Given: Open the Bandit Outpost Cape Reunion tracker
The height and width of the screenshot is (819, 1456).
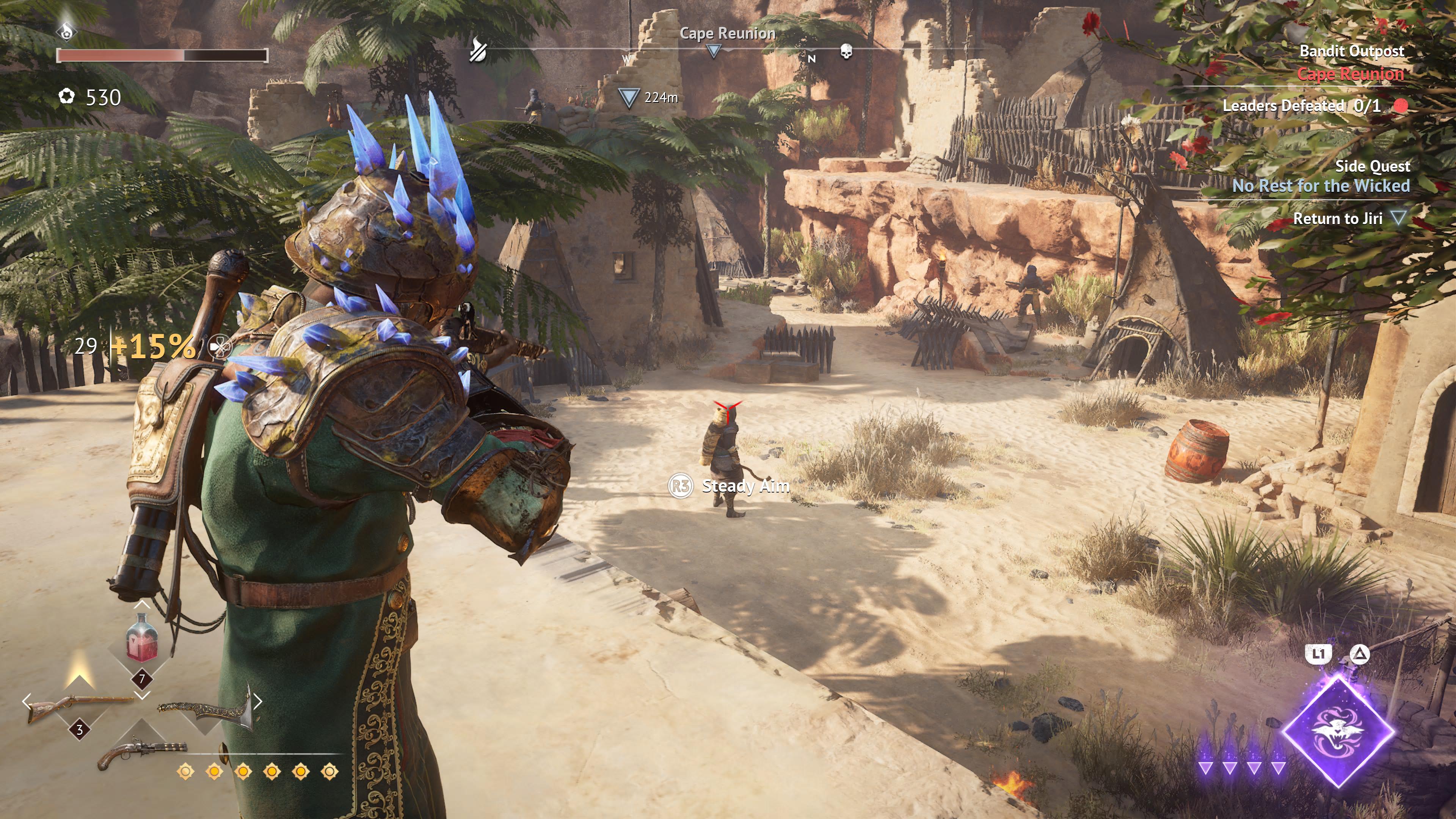Looking at the screenshot, I should coord(1351,62).
